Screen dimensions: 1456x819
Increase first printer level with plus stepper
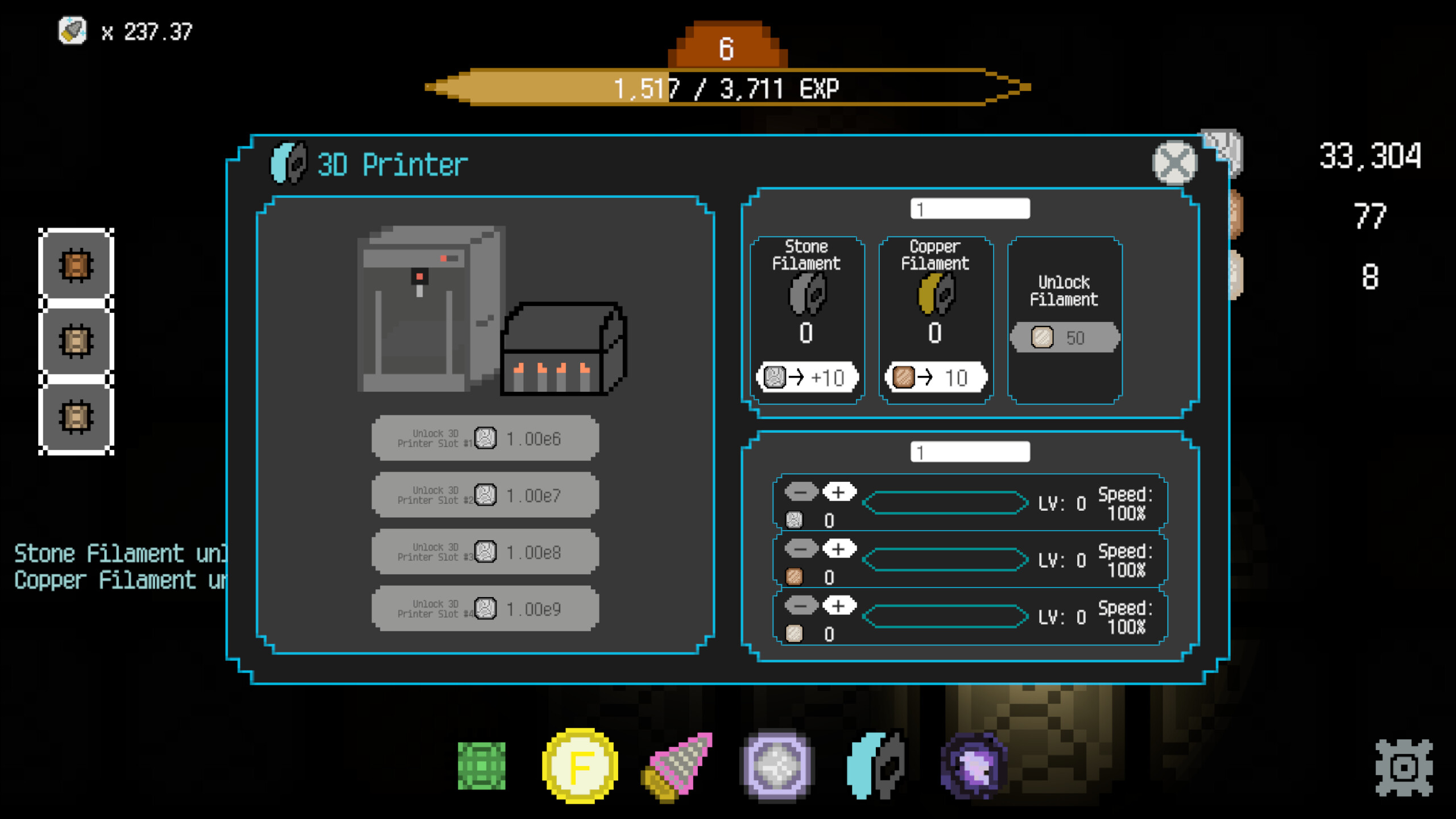[839, 493]
